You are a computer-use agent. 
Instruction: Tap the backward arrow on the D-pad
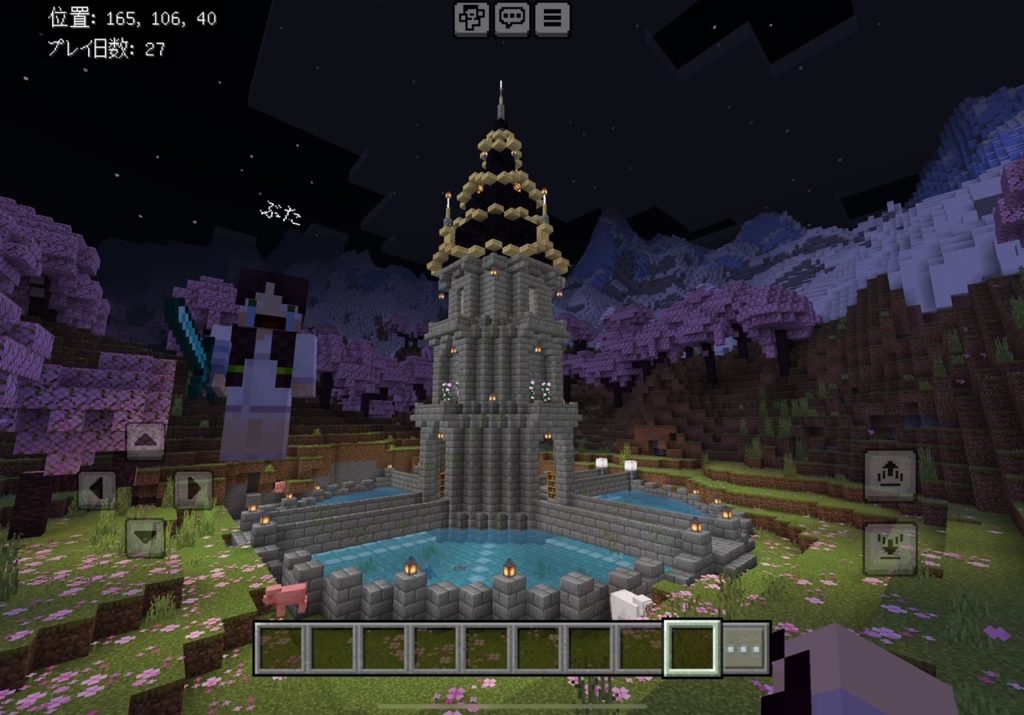point(145,538)
